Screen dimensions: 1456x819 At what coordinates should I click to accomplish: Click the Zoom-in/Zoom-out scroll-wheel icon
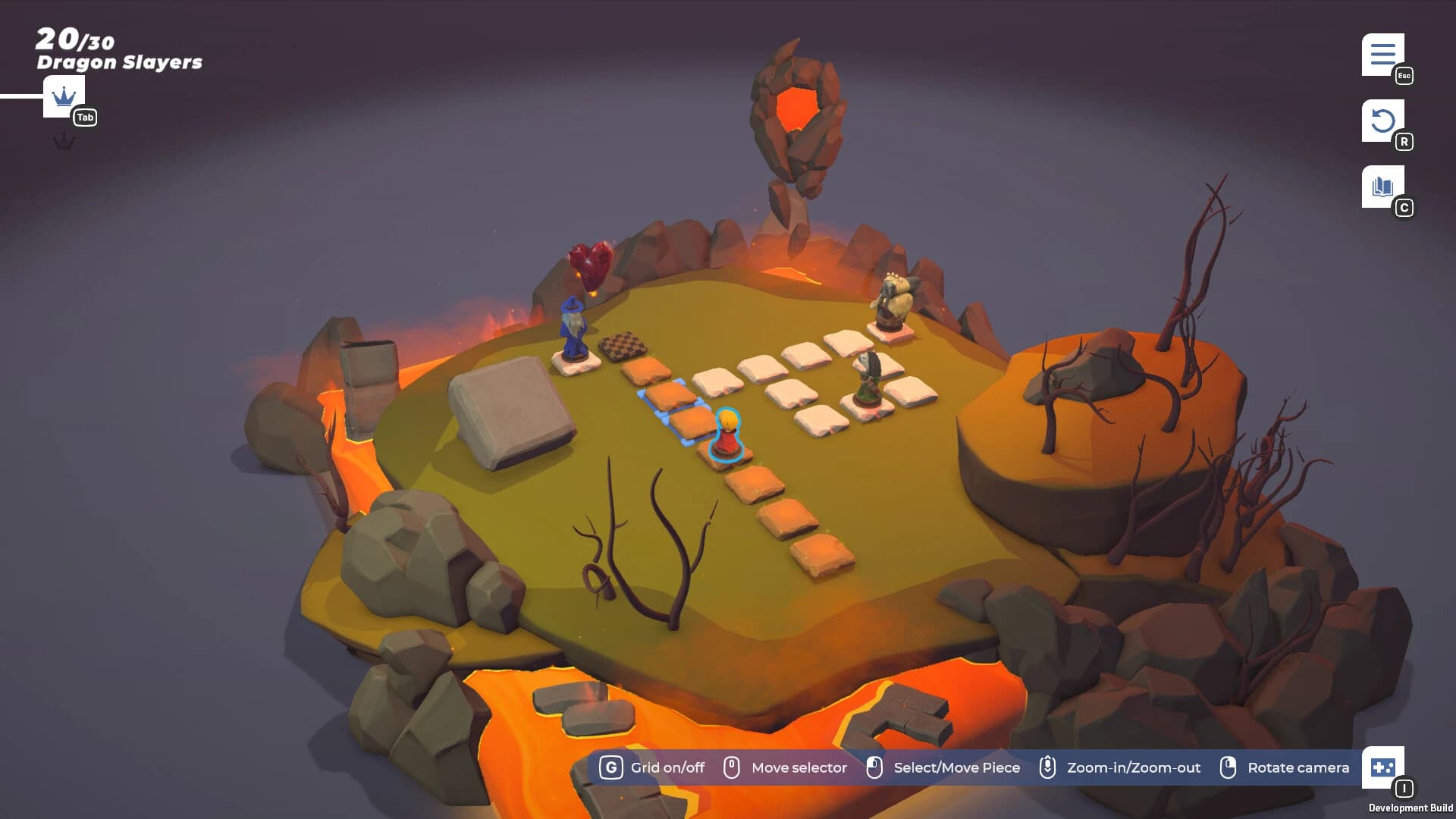click(1049, 767)
